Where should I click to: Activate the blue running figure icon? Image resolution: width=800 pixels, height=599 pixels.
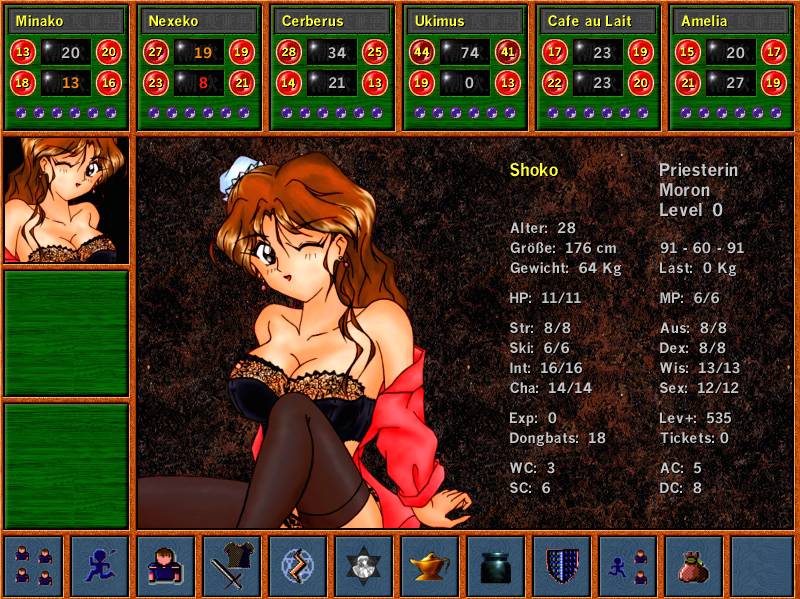click(100, 566)
